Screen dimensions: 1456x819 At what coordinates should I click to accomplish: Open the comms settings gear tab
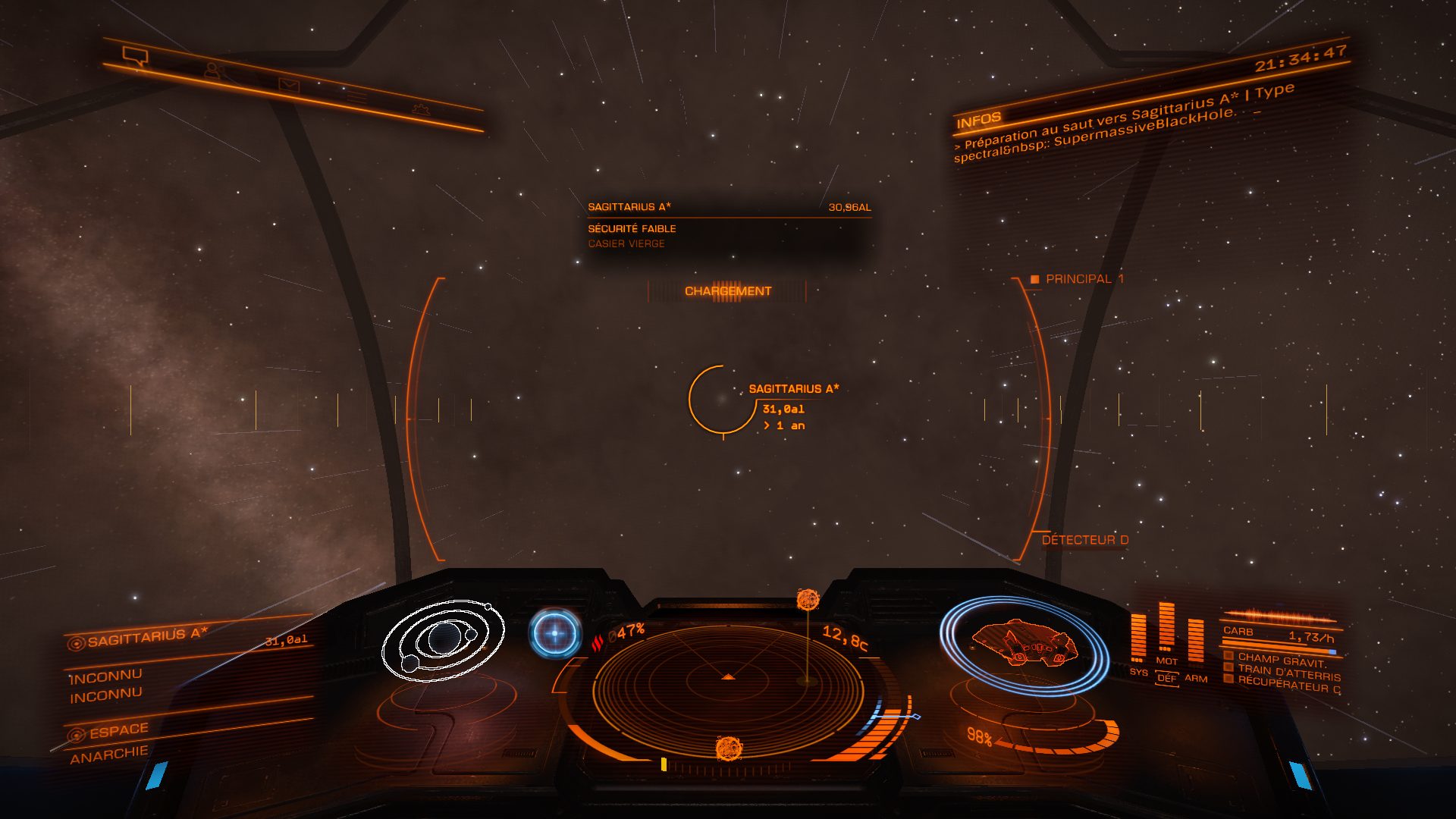[x=420, y=110]
